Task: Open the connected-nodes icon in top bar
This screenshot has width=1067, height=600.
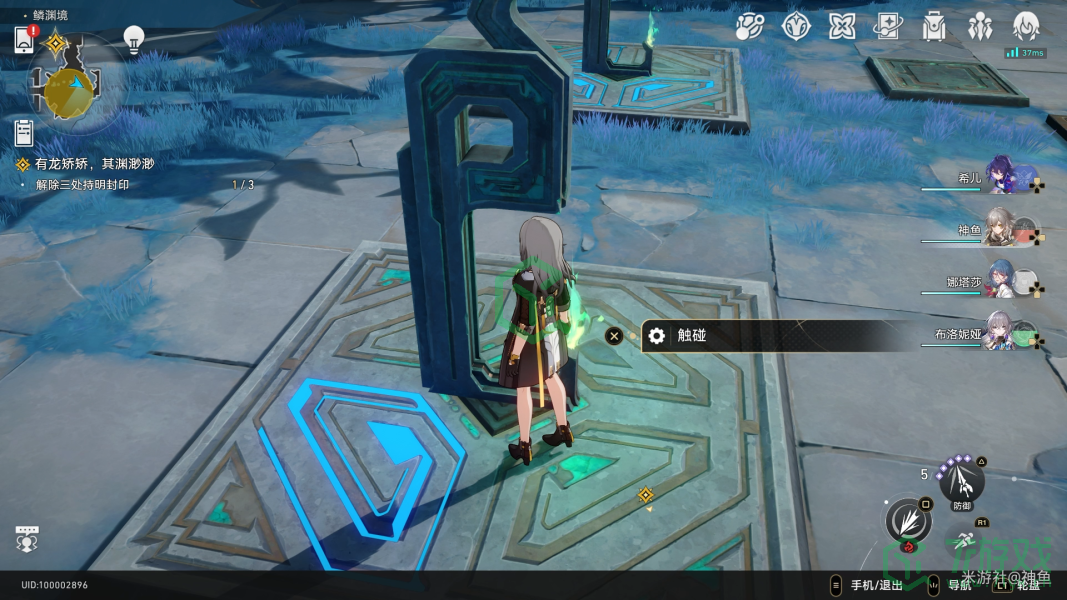Action: [x=750, y=27]
